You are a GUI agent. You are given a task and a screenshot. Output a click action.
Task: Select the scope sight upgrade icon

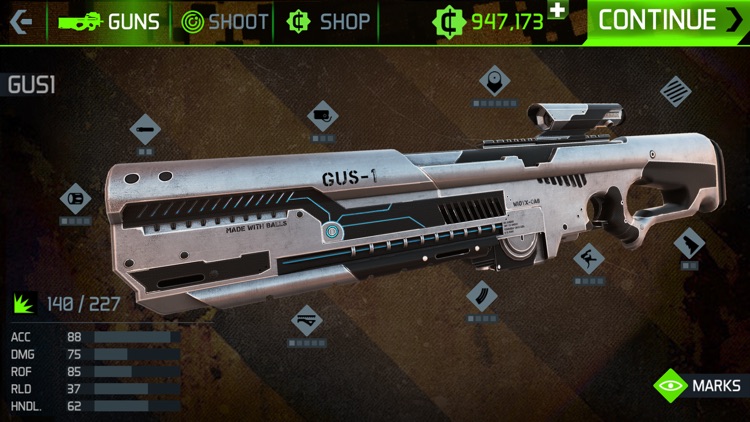coord(494,81)
